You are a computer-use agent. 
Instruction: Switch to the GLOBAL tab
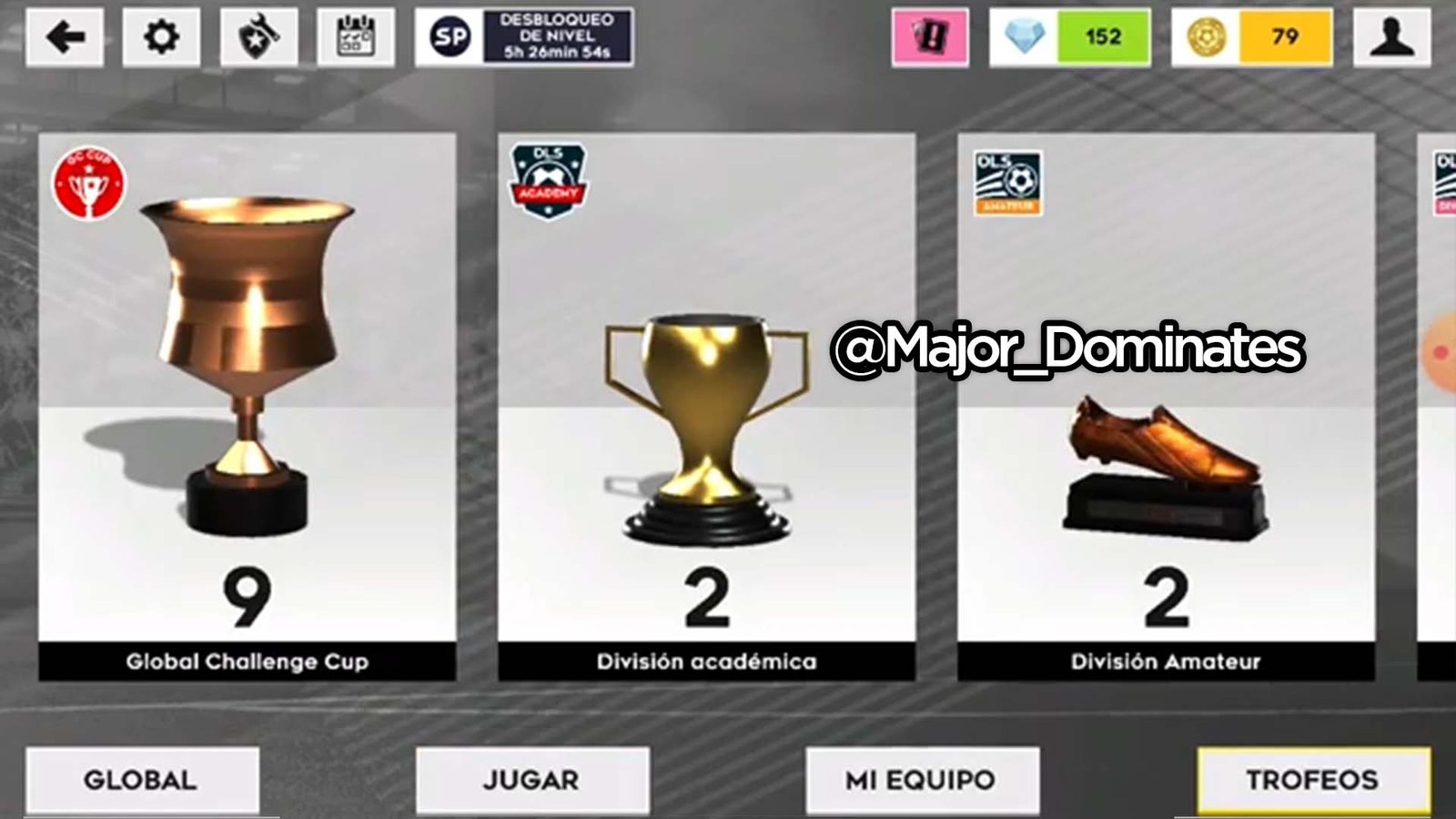[x=141, y=779]
